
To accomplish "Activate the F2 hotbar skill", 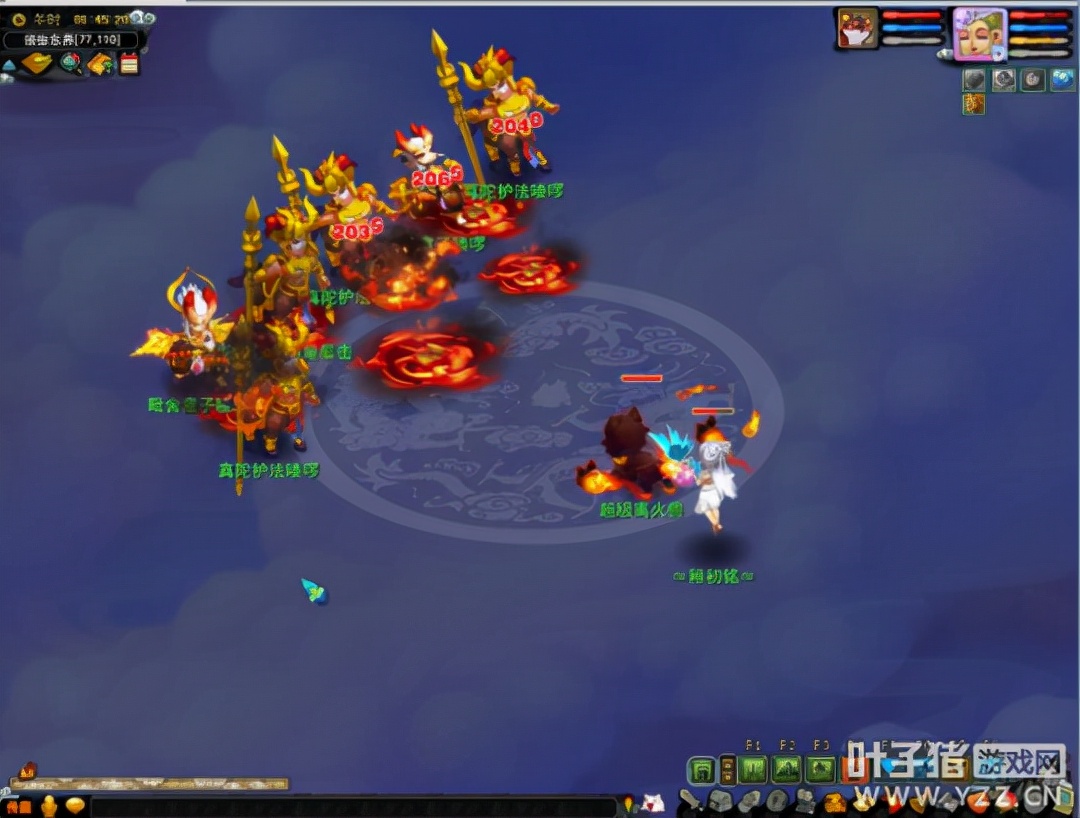I will [x=787, y=769].
